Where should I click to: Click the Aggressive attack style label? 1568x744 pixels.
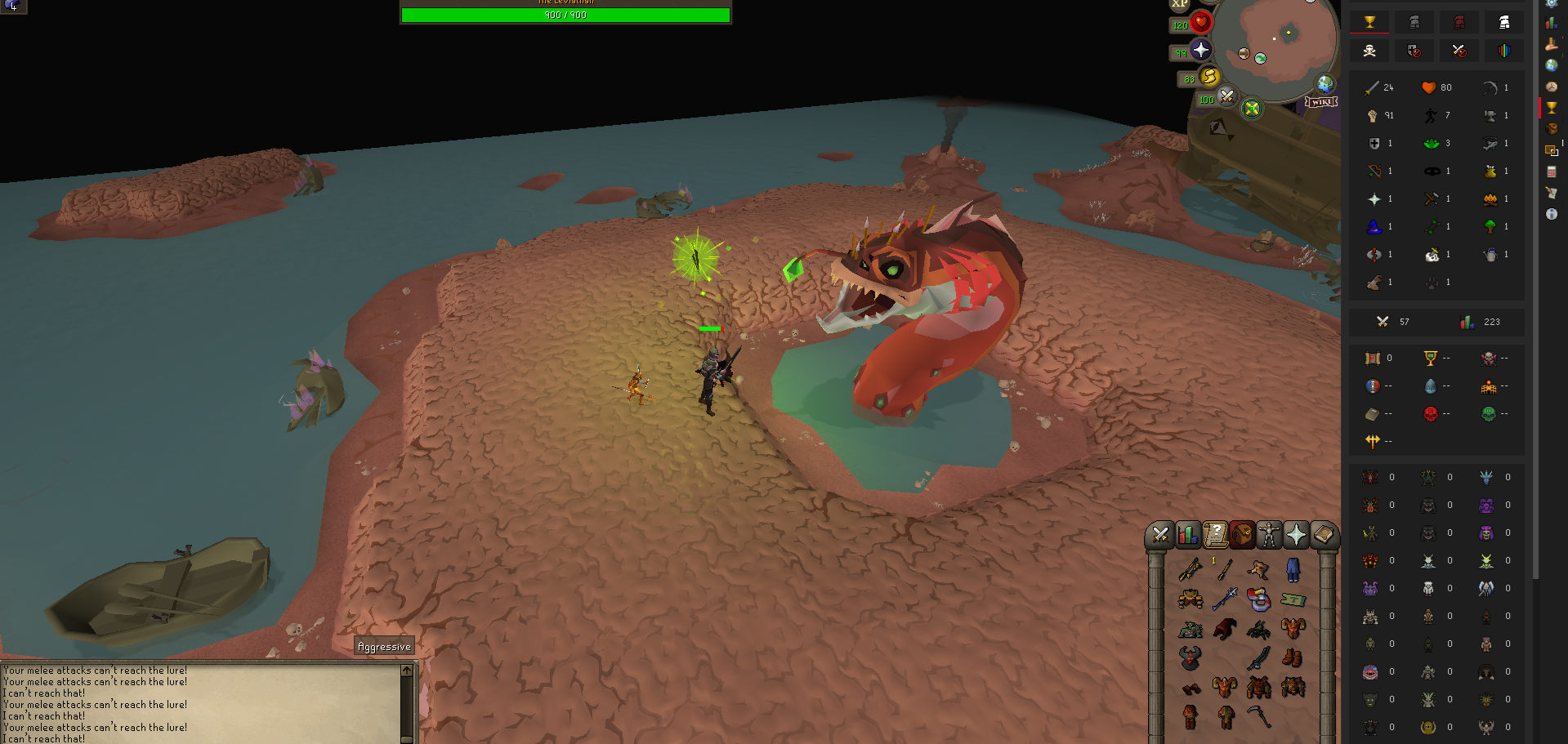384,647
